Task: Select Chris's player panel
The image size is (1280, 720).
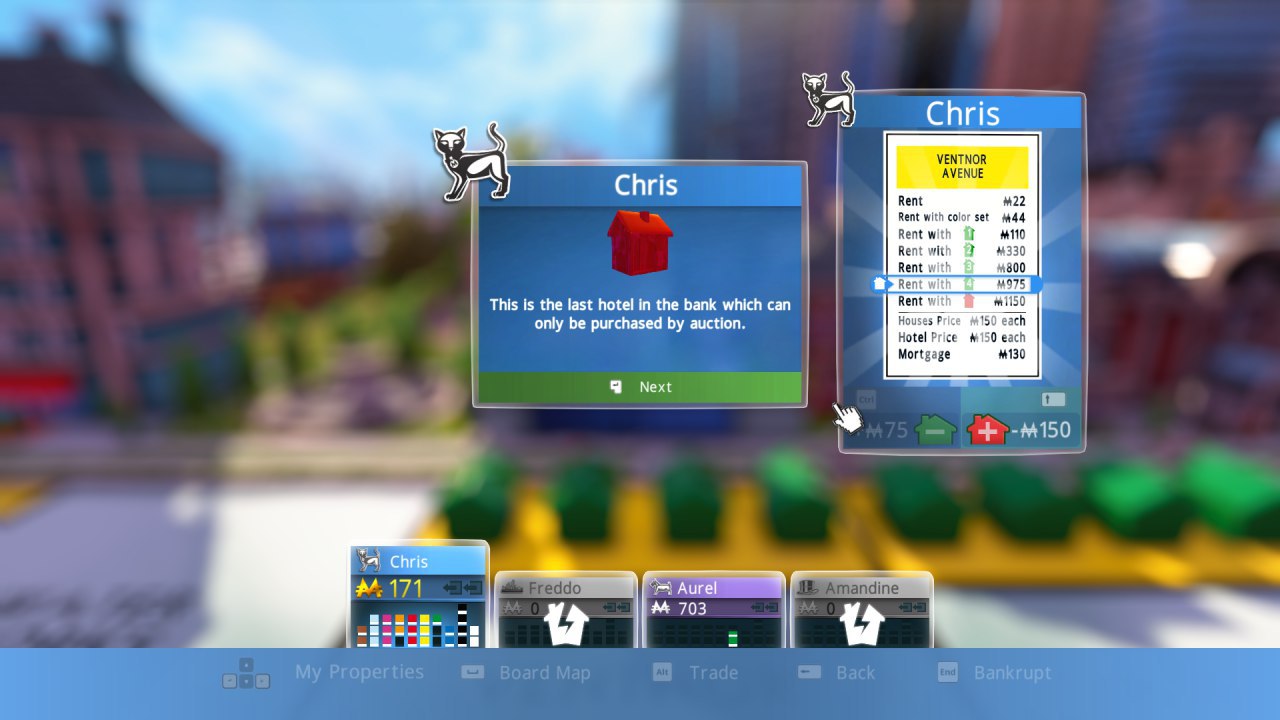Action: [x=419, y=594]
